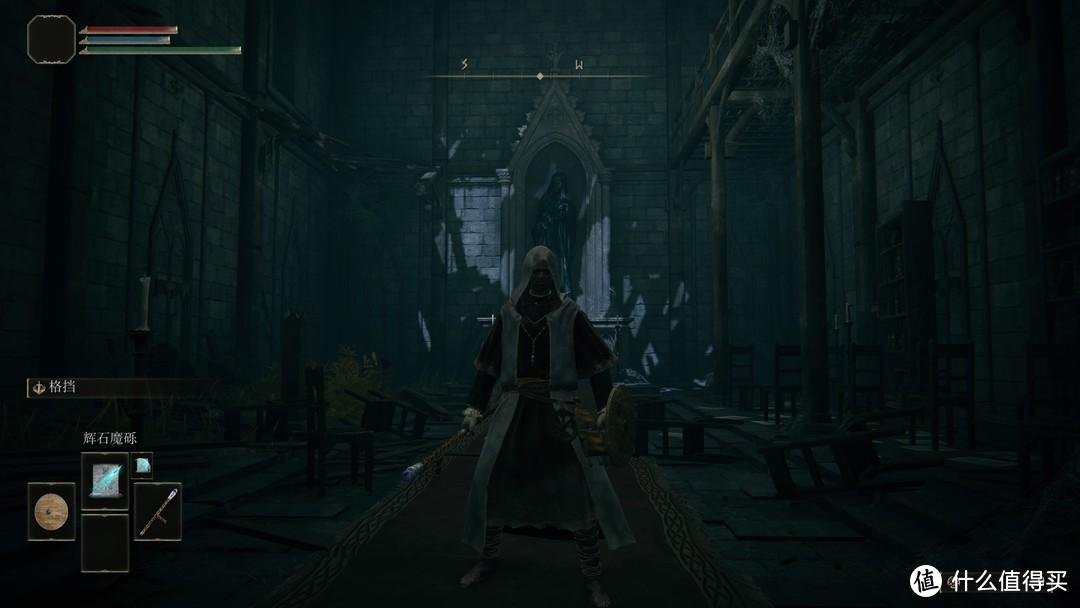Select the empty quick item slot
Viewport: 1080px width, 608px height.
click(105, 543)
